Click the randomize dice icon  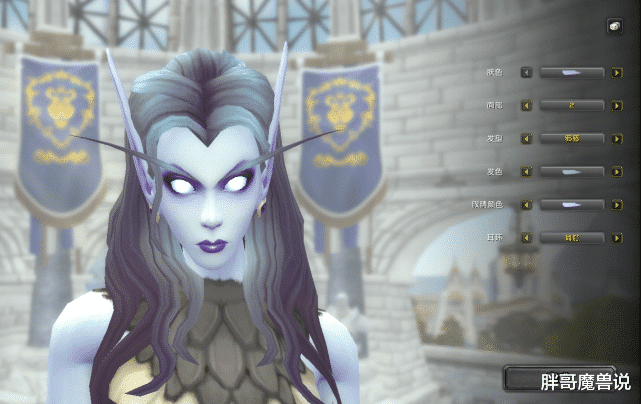coord(613,27)
